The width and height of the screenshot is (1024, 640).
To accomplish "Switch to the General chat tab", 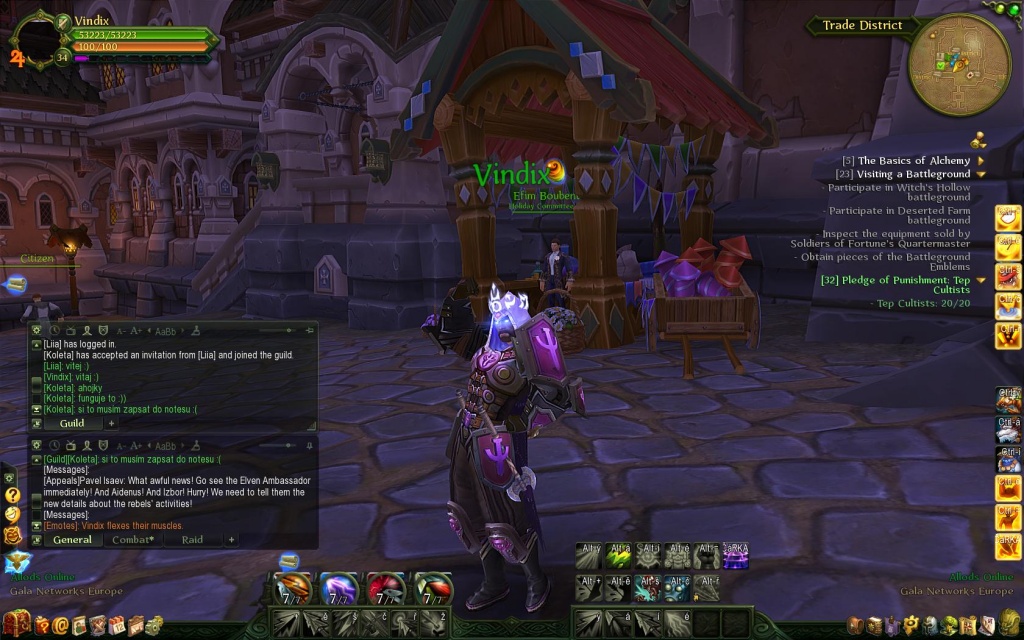I will click(x=73, y=540).
